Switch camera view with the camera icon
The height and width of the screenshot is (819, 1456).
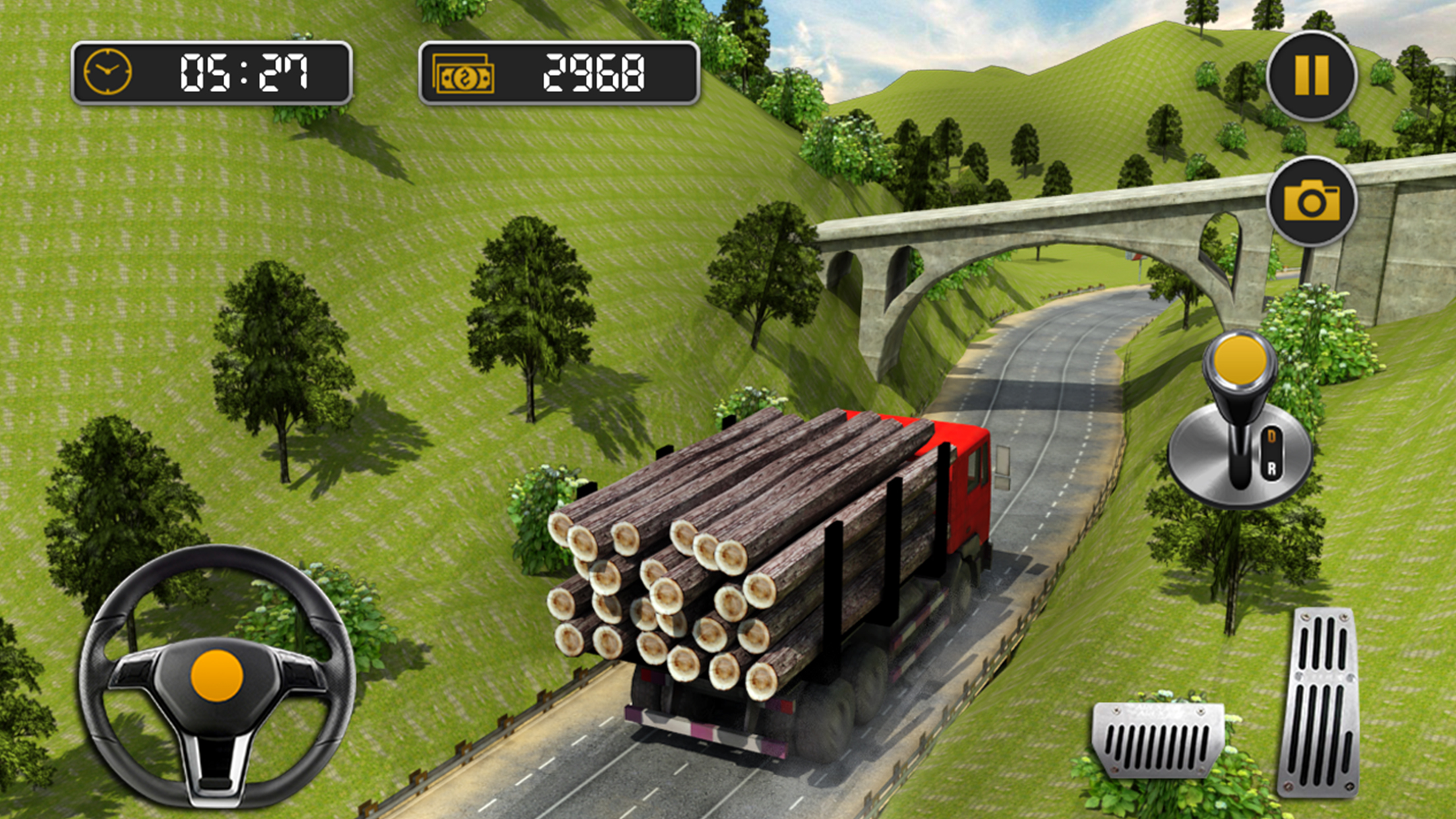tap(1312, 201)
